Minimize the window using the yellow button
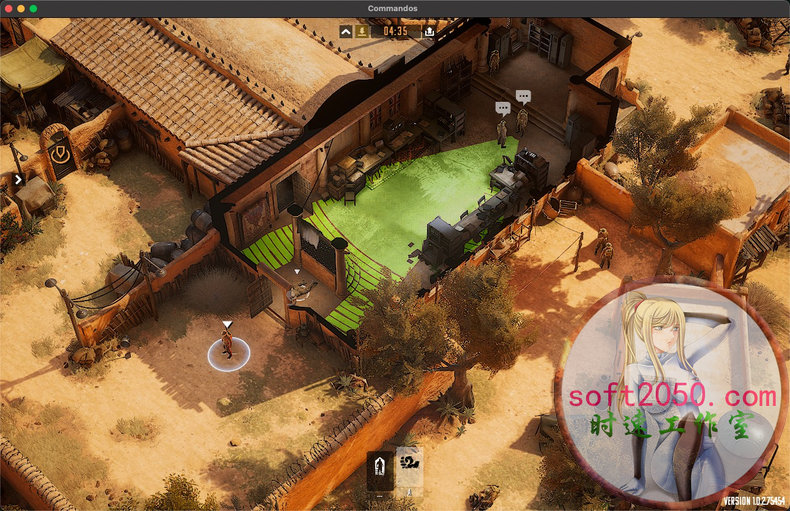790x511 pixels. [x=20, y=8]
